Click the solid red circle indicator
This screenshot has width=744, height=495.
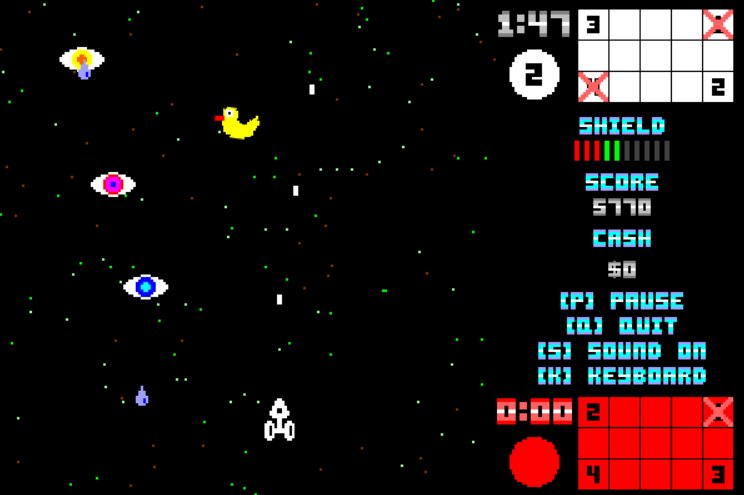pyautogui.click(x=534, y=462)
